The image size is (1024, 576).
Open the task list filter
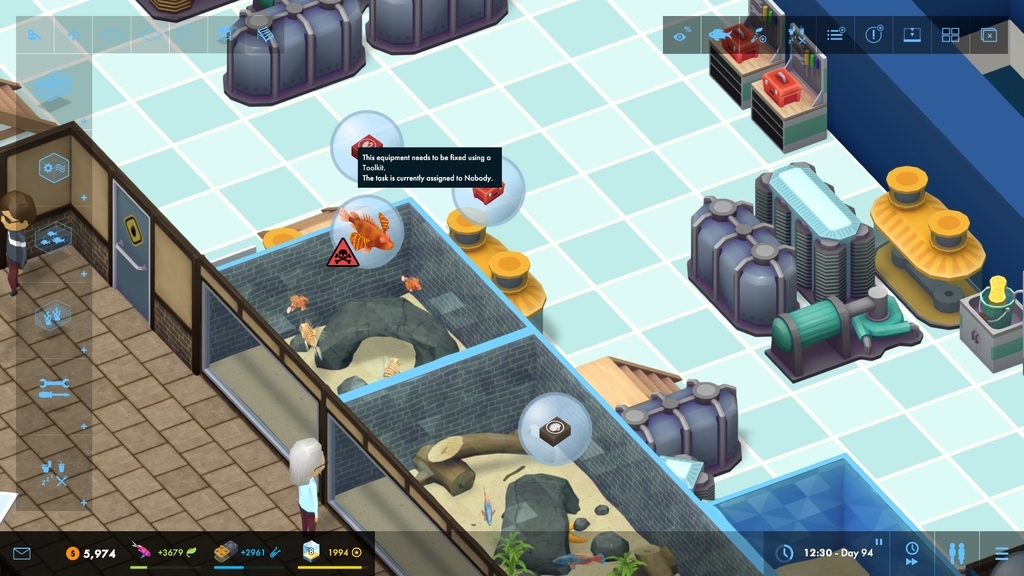[835, 35]
